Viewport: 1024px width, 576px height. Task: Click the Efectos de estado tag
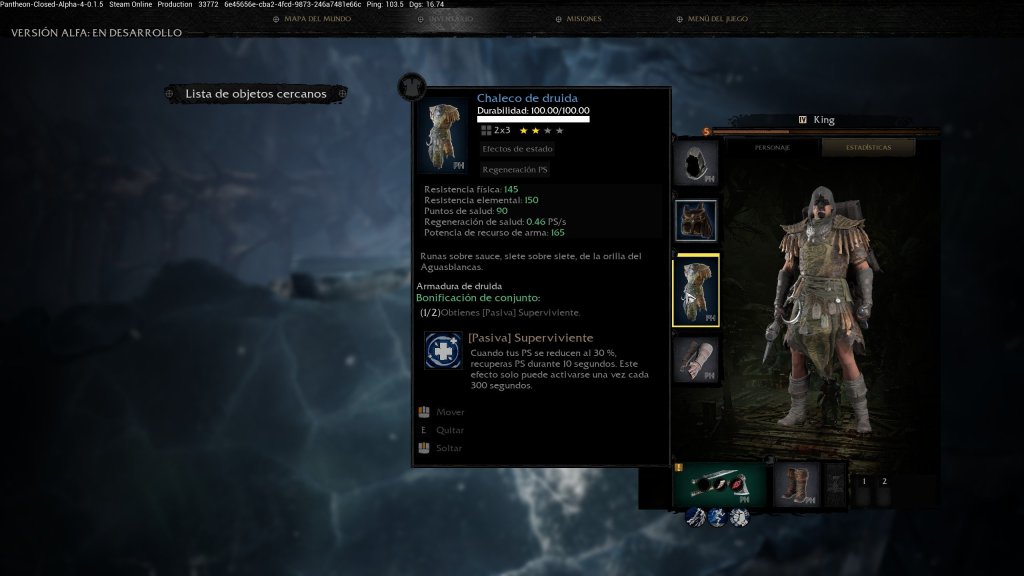tap(517, 149)
